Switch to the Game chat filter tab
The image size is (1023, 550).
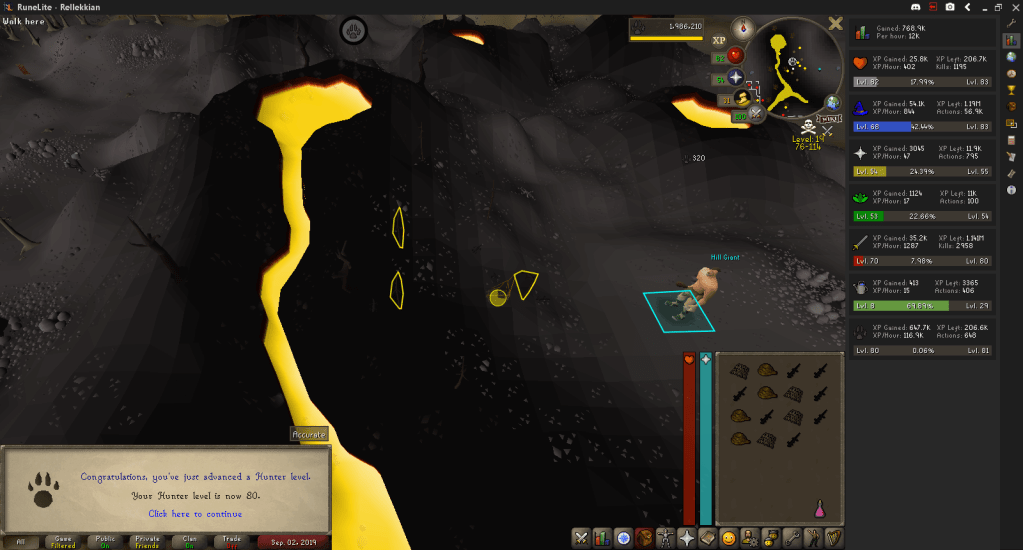click(x=63, y=541)
